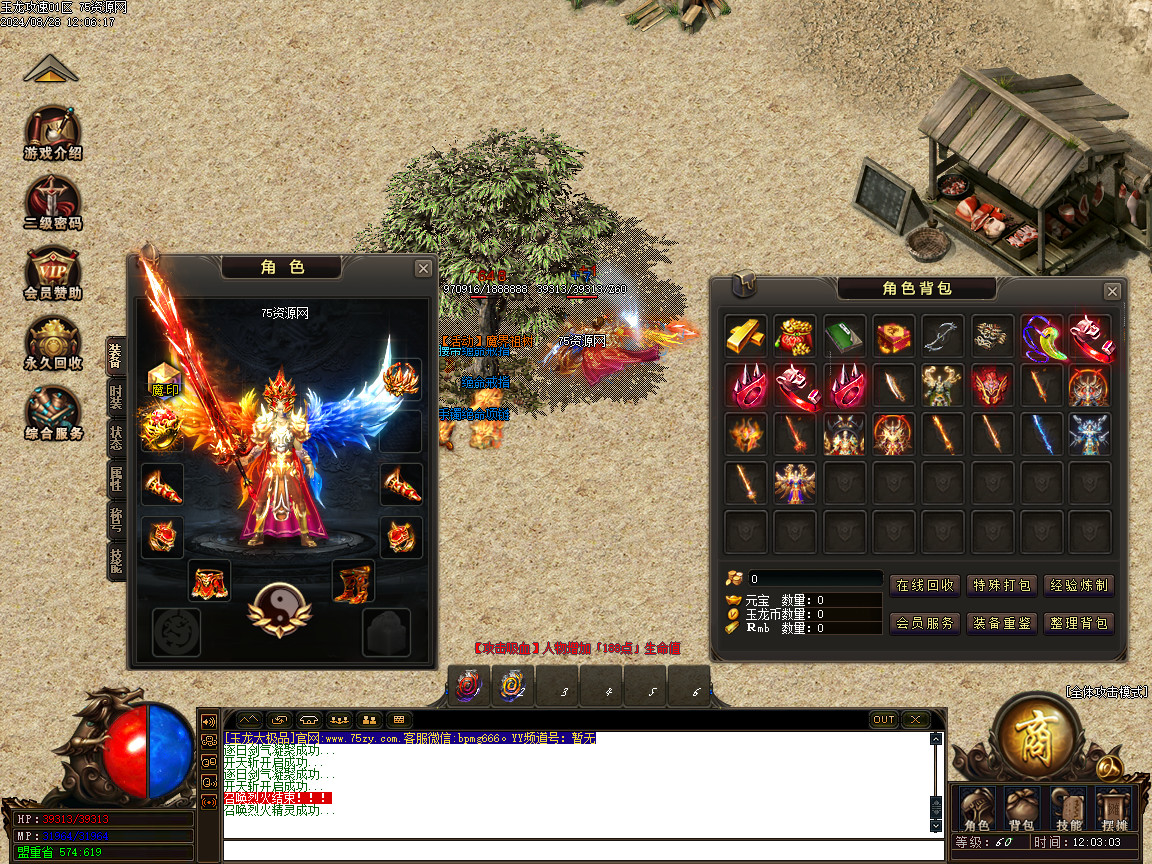Open the 摆摊 stall button

pyautogui.click(x=1113, y=810)
